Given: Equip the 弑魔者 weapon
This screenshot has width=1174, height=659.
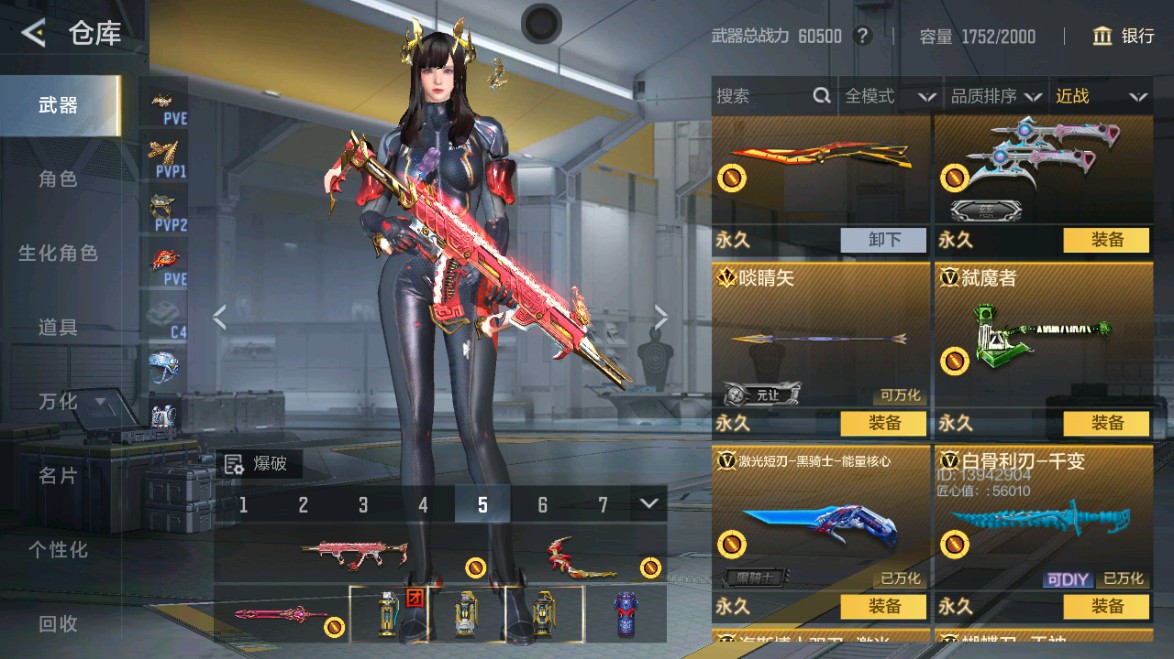Looking at the screenshot, I should pyautogui.click(x=1107, y=423).
